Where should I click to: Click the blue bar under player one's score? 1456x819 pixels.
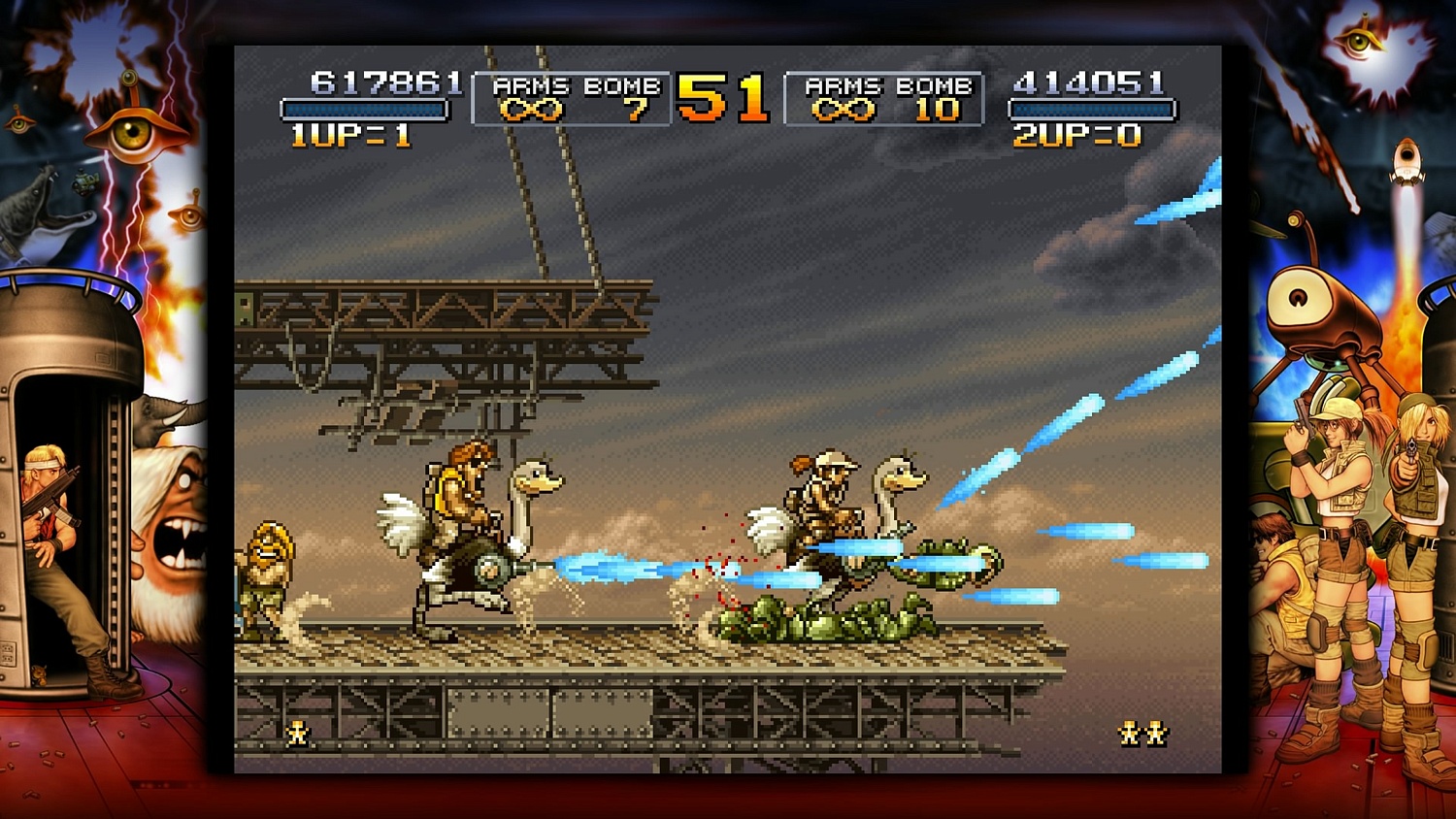[364, 110]
